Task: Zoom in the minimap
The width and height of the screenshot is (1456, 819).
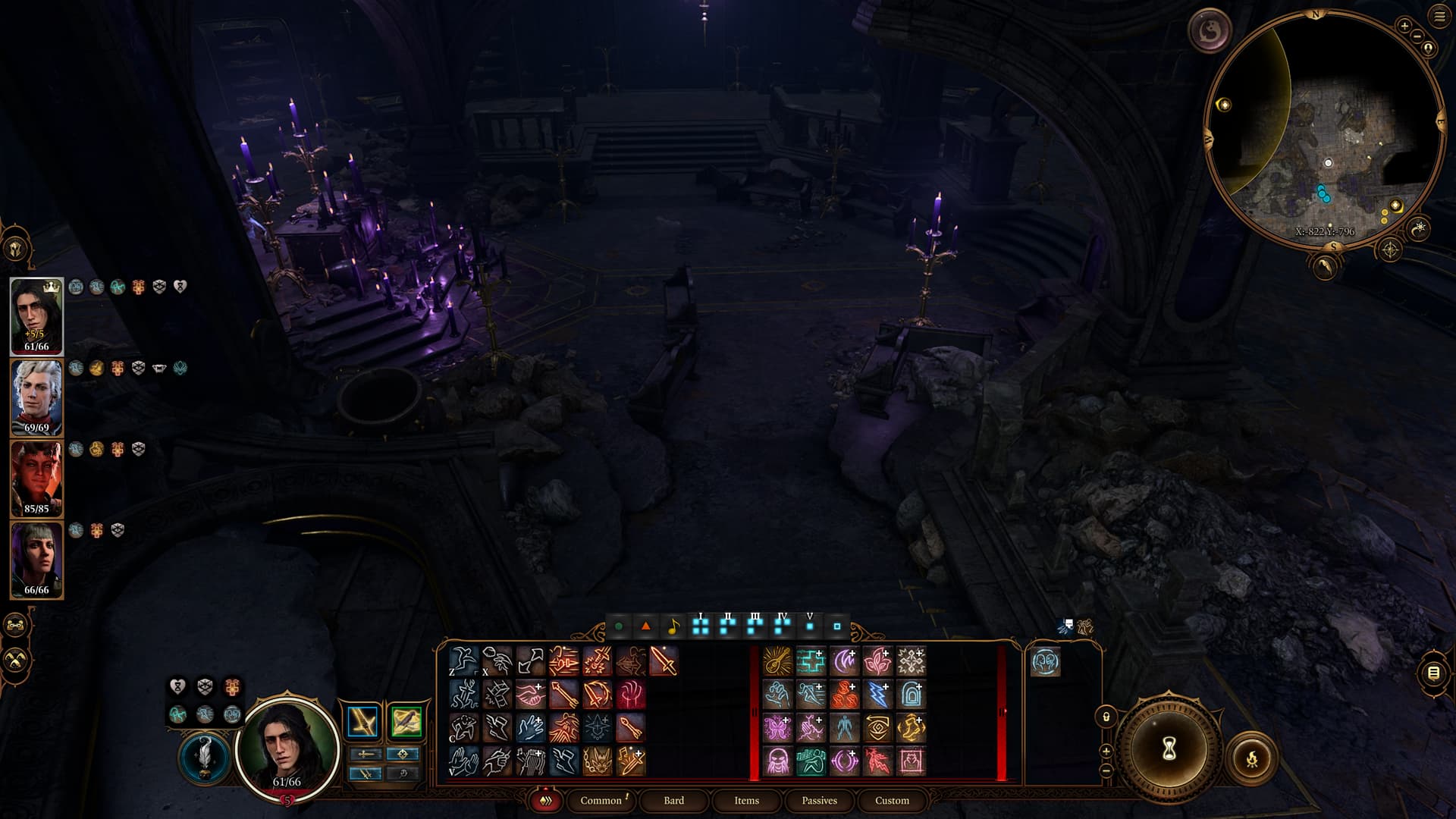Action: point(1404,26)
